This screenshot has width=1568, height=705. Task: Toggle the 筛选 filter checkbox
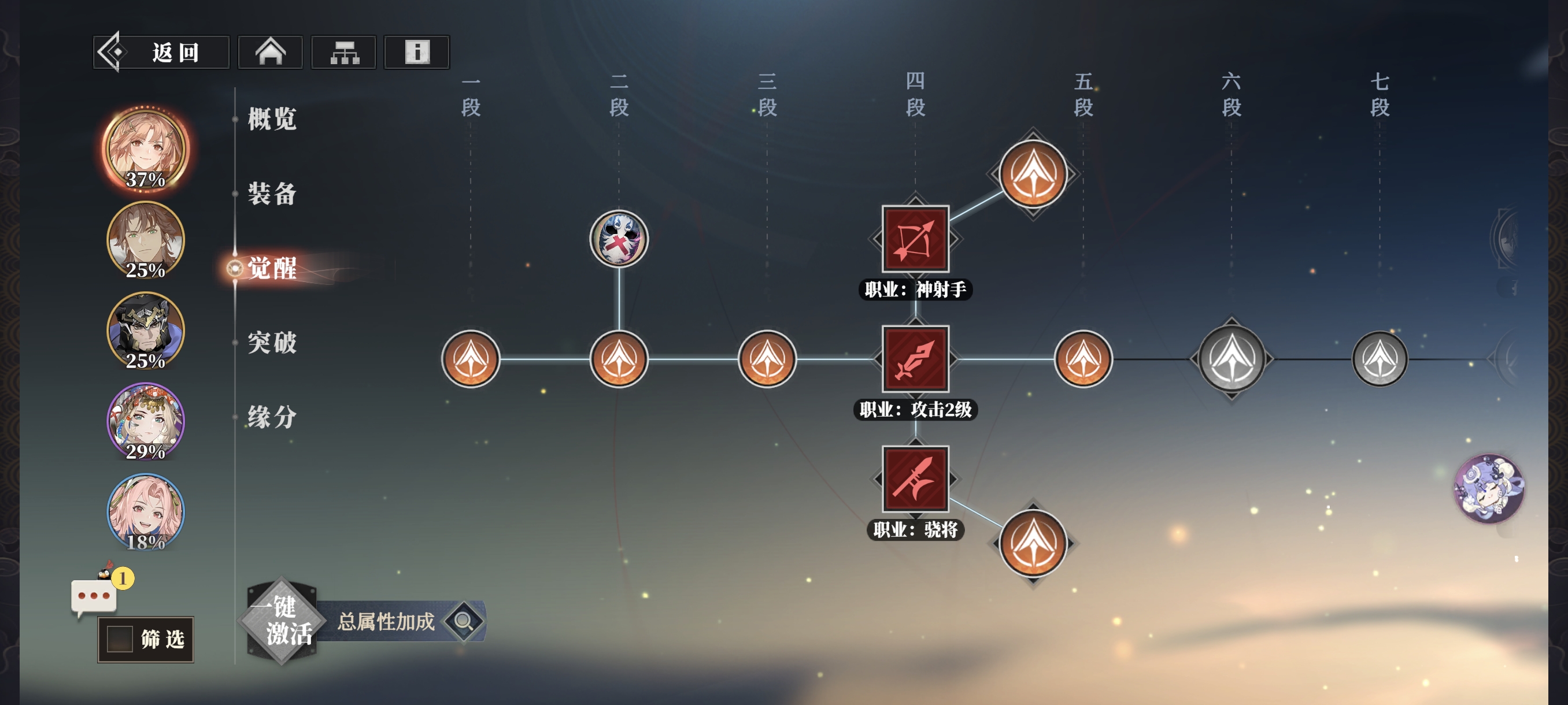[x=120, y=639]
